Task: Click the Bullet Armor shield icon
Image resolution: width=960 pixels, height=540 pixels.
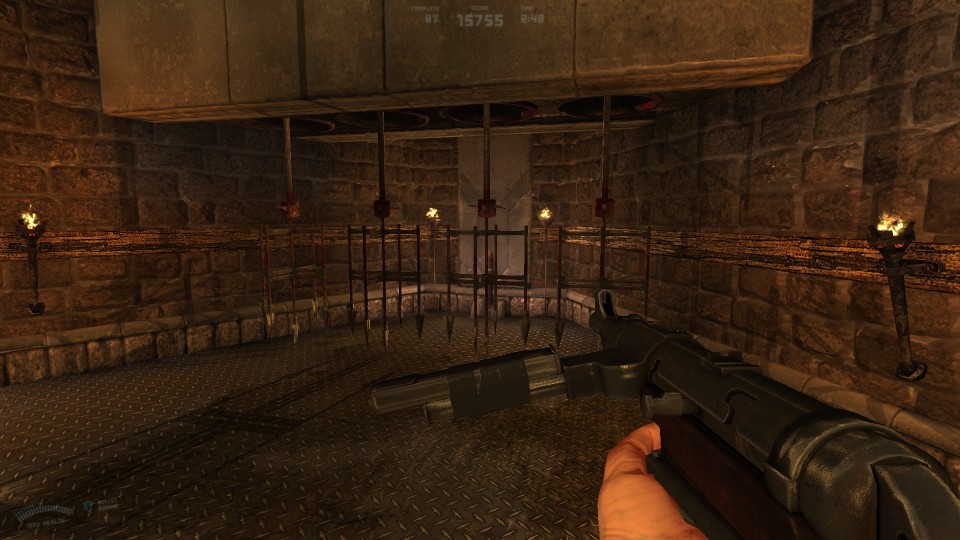Action: click(x=88, y=507)
